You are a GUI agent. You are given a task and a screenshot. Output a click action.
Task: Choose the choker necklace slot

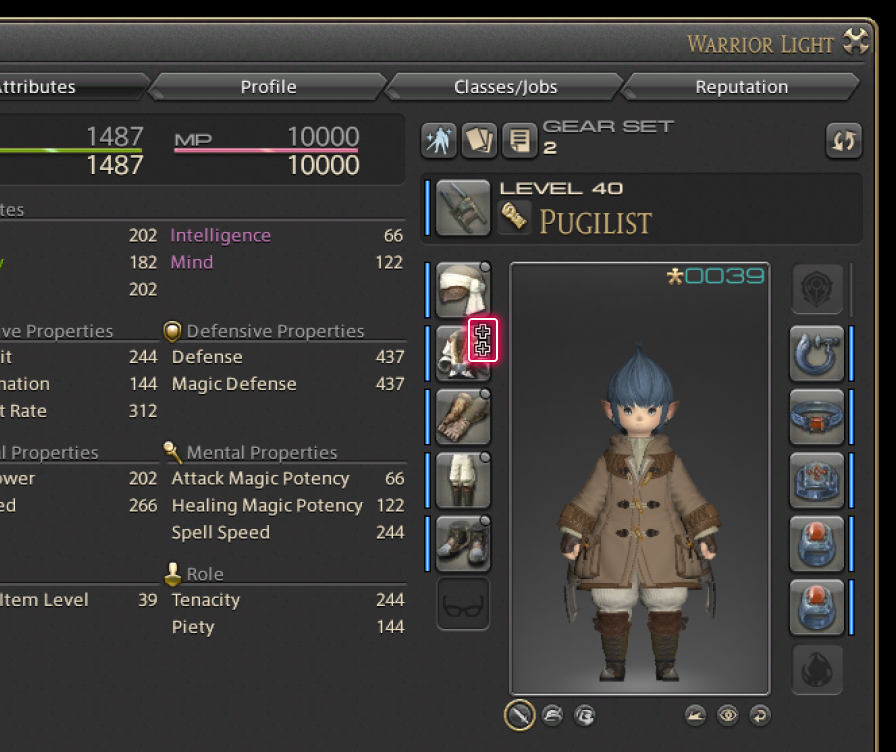pos(817,416)
